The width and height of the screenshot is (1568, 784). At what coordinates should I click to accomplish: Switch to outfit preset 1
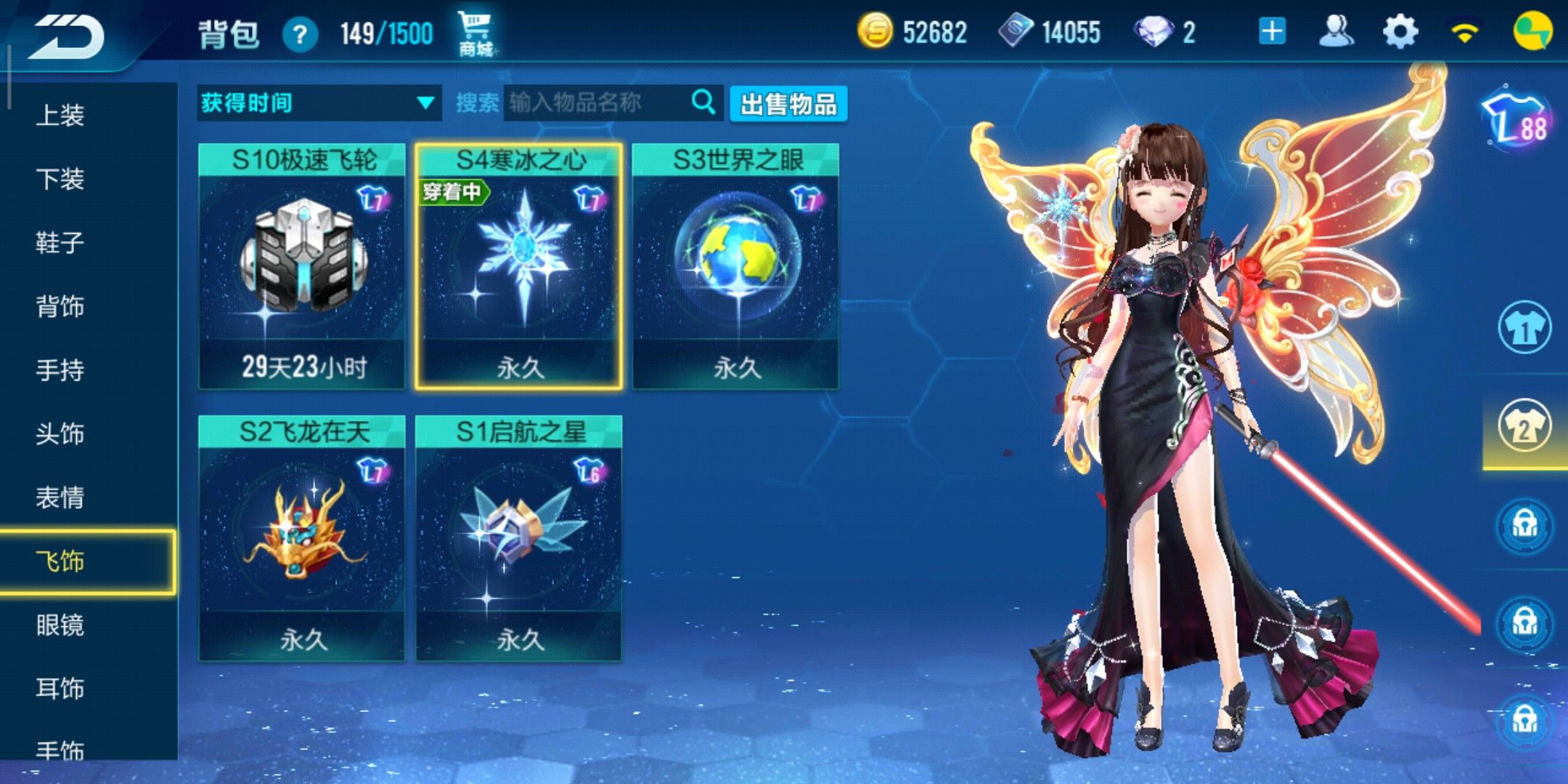pyautogui.click(x=1524, y=328)
